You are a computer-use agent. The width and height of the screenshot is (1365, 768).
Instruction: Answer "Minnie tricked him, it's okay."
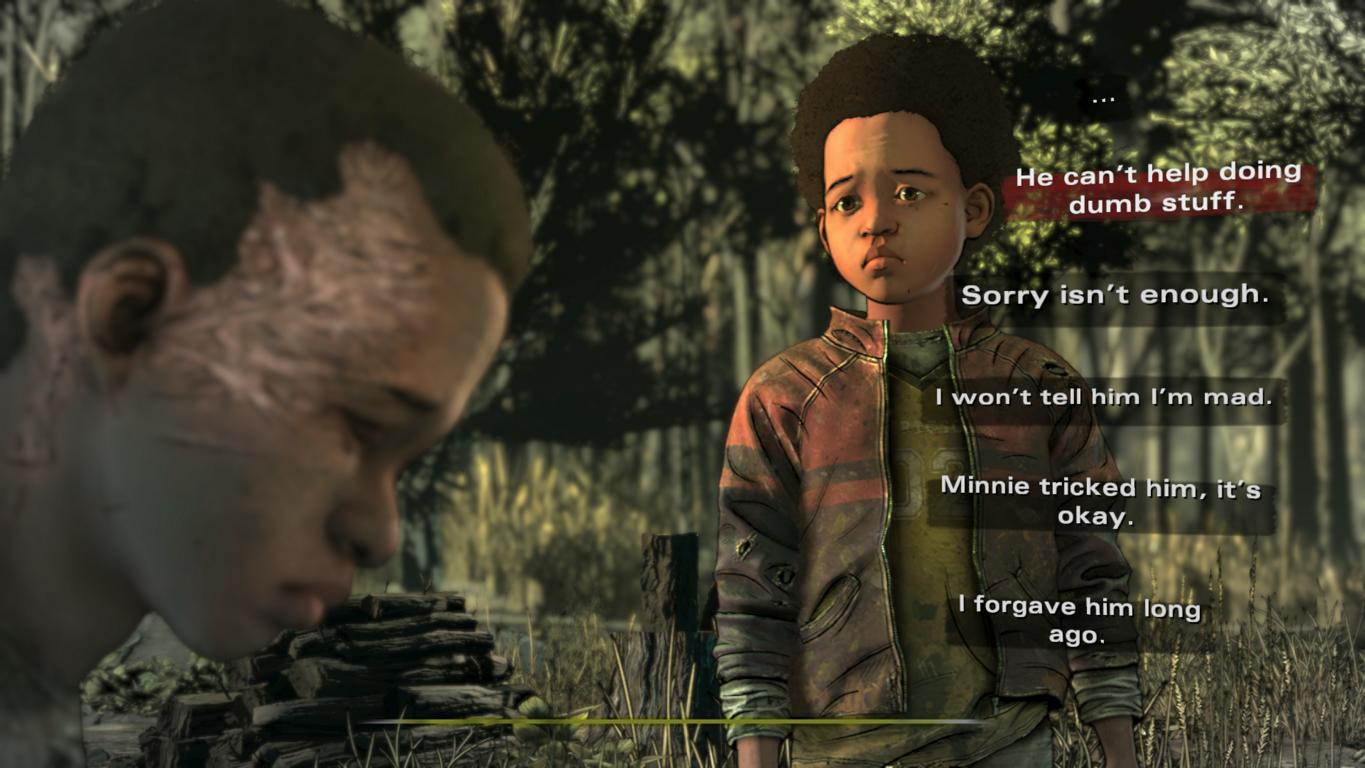pos(1100,502)
